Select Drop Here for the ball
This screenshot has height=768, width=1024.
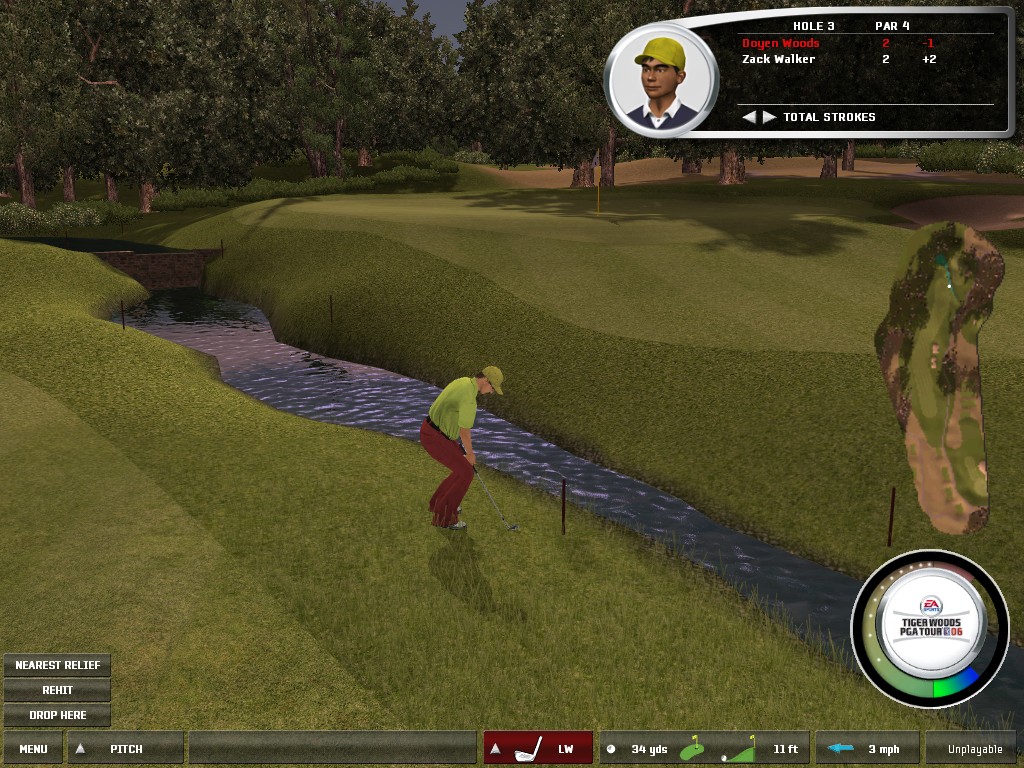click(57, 715)
